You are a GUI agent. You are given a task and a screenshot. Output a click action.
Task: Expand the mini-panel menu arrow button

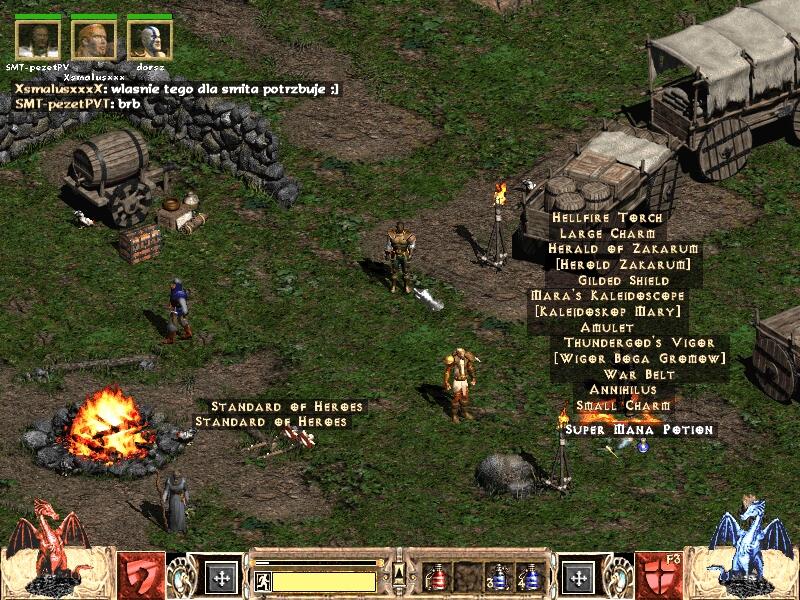(400, 571)
